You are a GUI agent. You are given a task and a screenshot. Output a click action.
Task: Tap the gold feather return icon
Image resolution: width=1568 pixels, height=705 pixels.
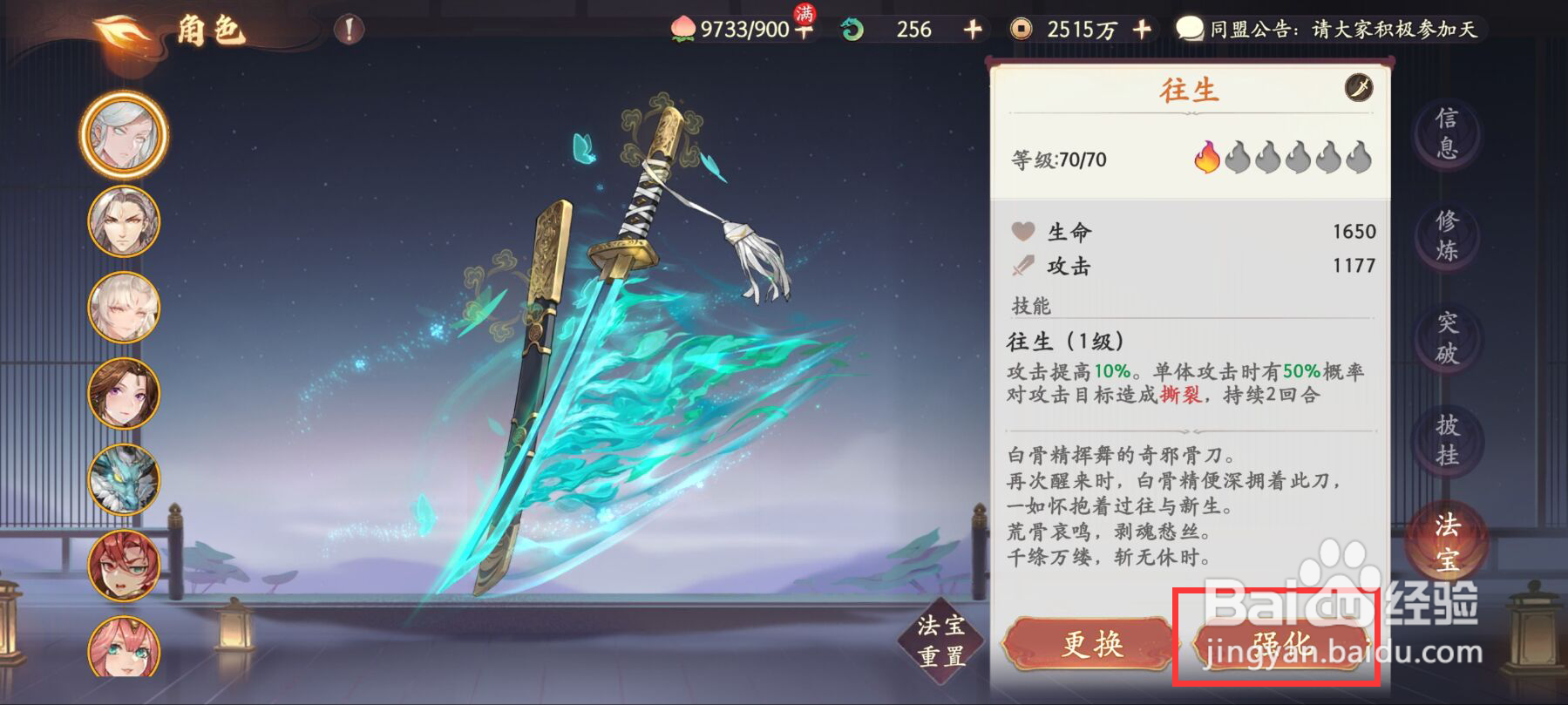[x=119, y=28]
